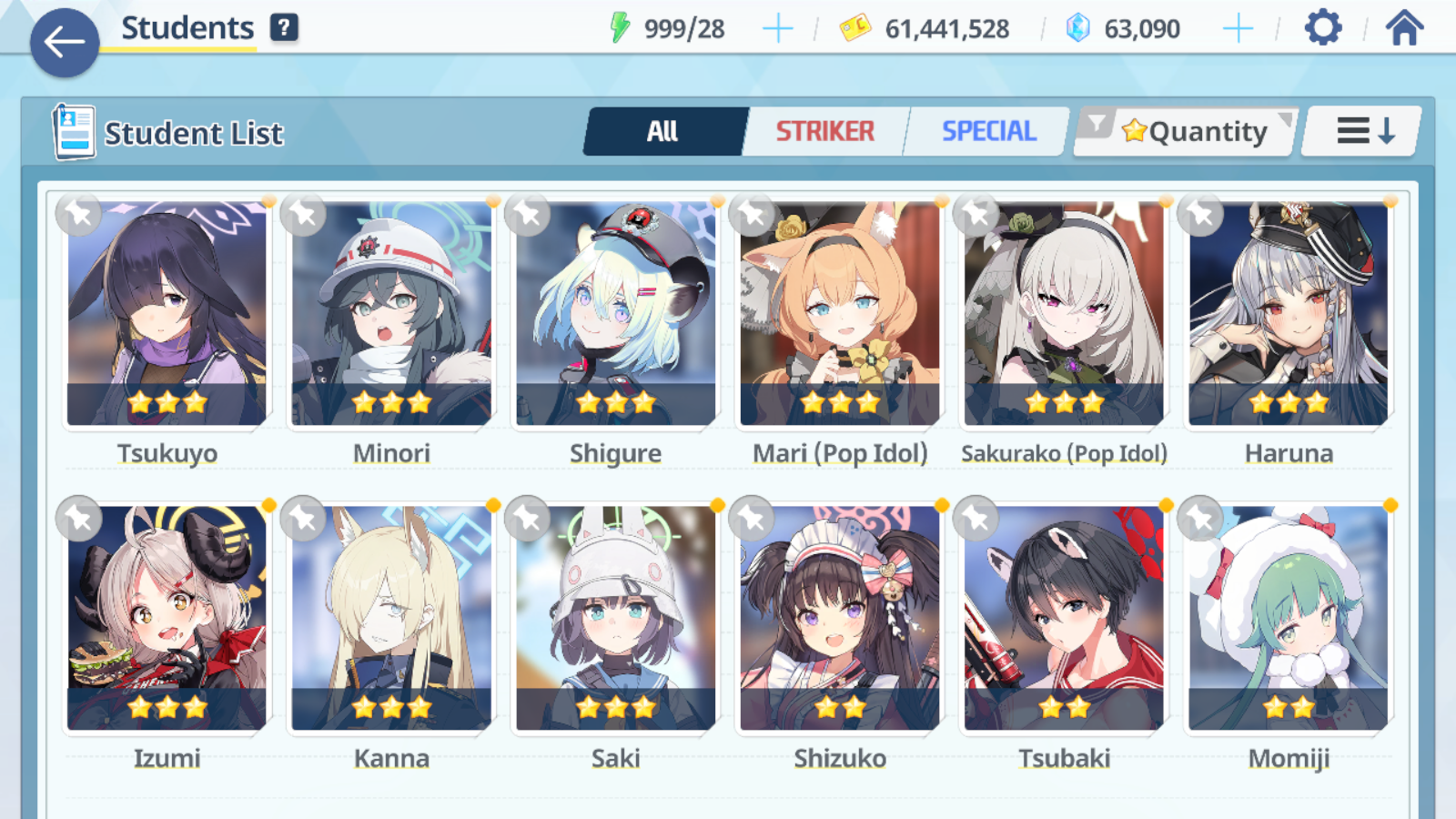Go back using the arrow button
1456x819 pixels.
click(65, 42)
